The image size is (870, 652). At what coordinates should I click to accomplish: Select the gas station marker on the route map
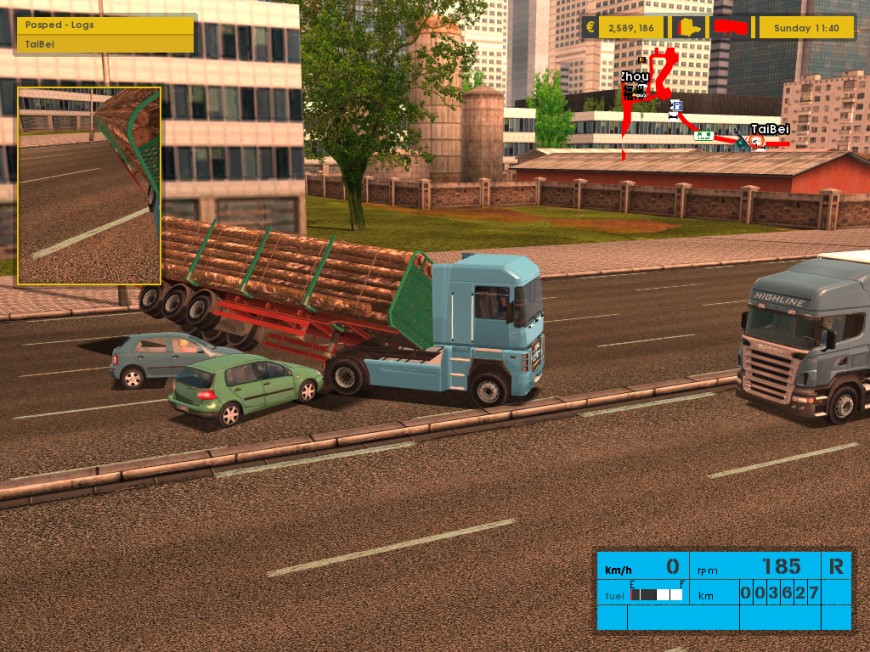click(x=677, y=106)
